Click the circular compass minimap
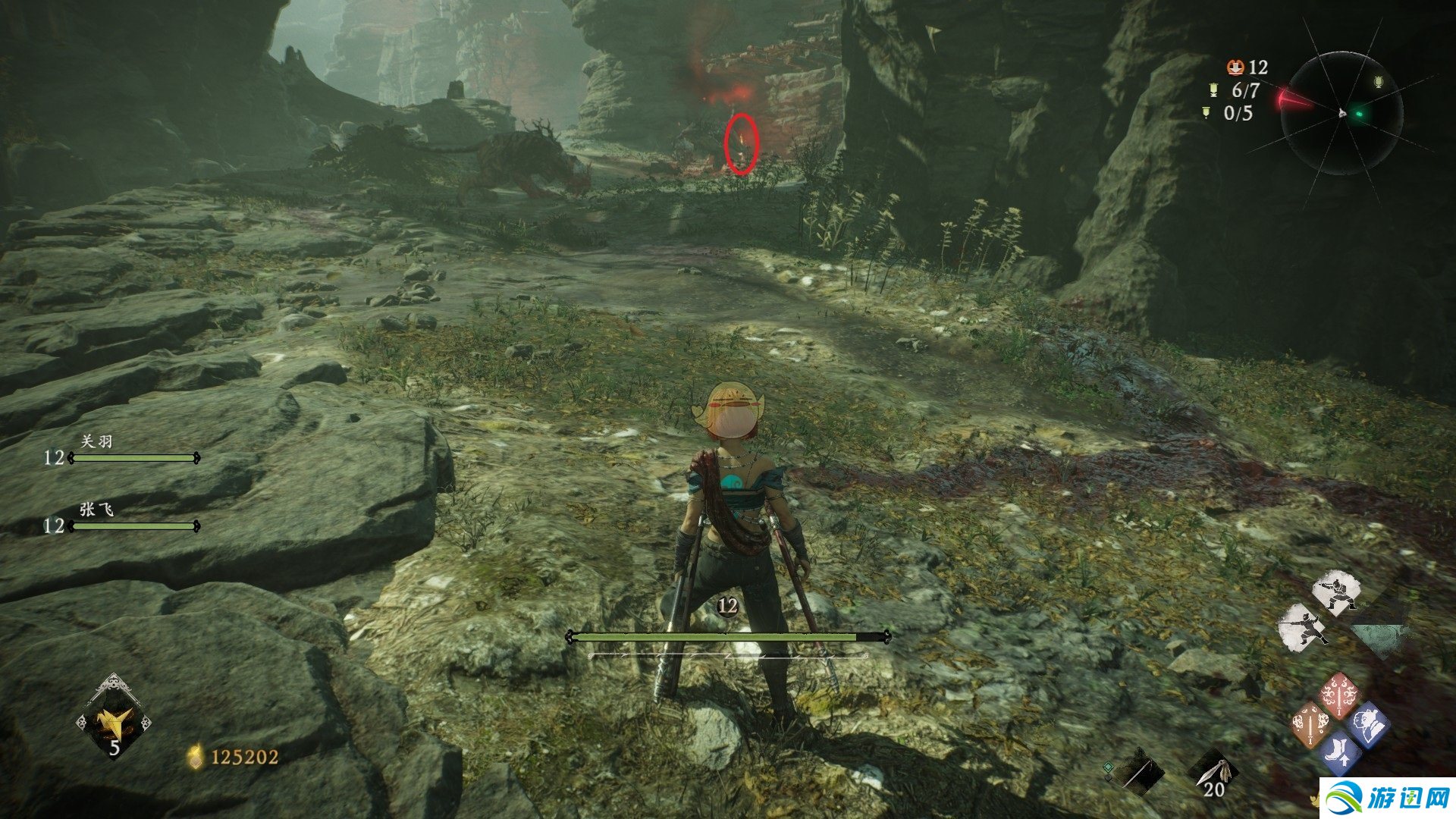The width and height of the screenshot is (1456, 819). (x=1341, y=114)
